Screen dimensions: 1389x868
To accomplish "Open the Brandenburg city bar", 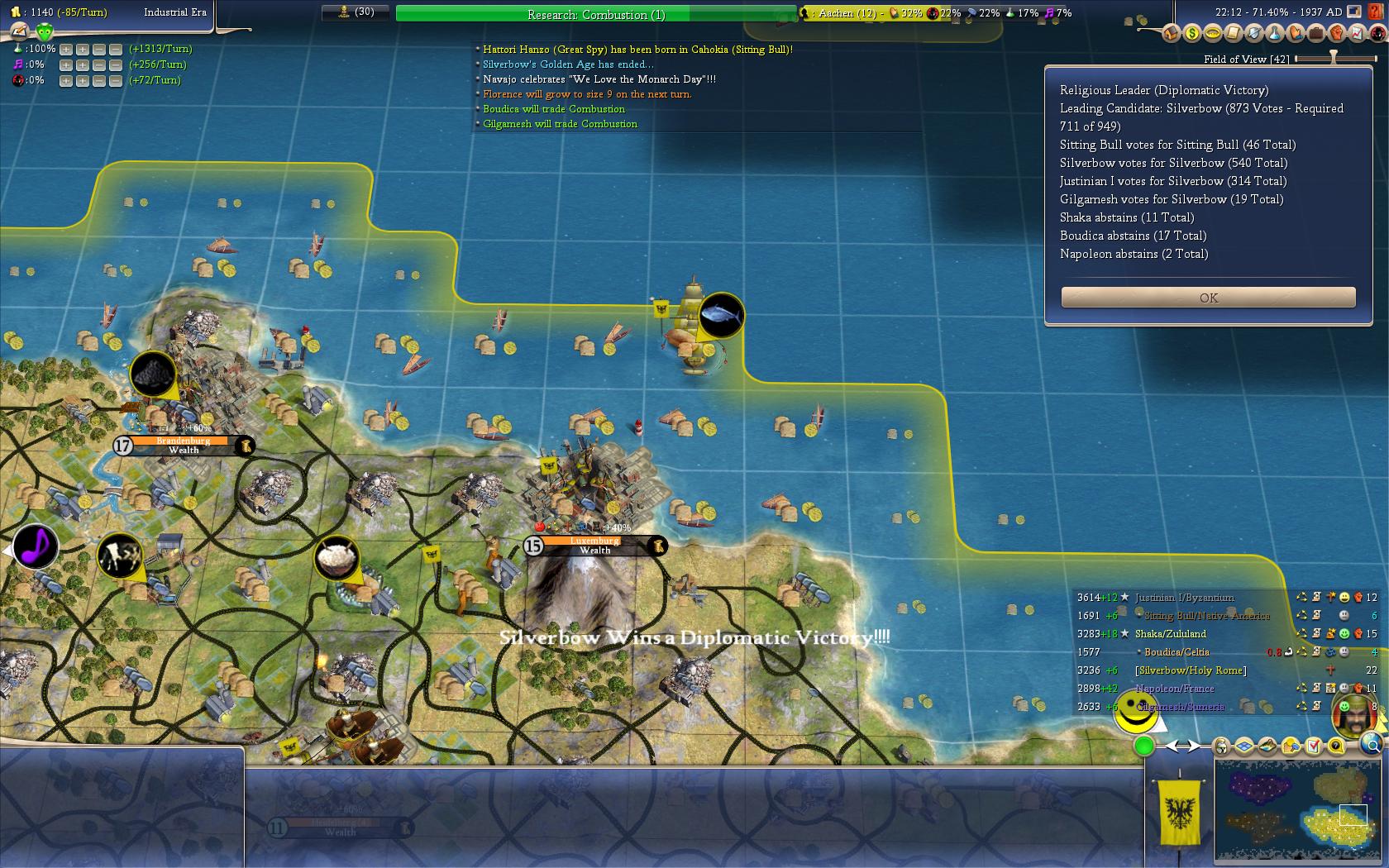I will click(184, 446).
